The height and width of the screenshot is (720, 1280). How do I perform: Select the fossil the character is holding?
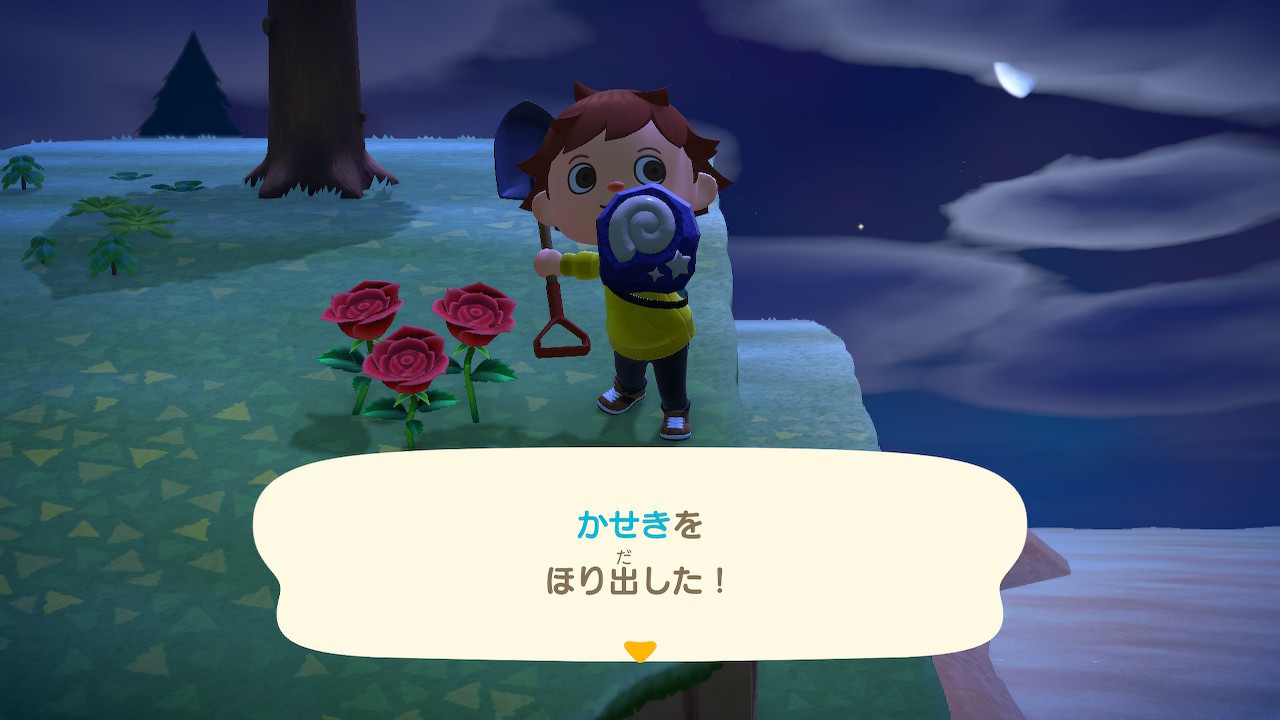click(645, 240)
